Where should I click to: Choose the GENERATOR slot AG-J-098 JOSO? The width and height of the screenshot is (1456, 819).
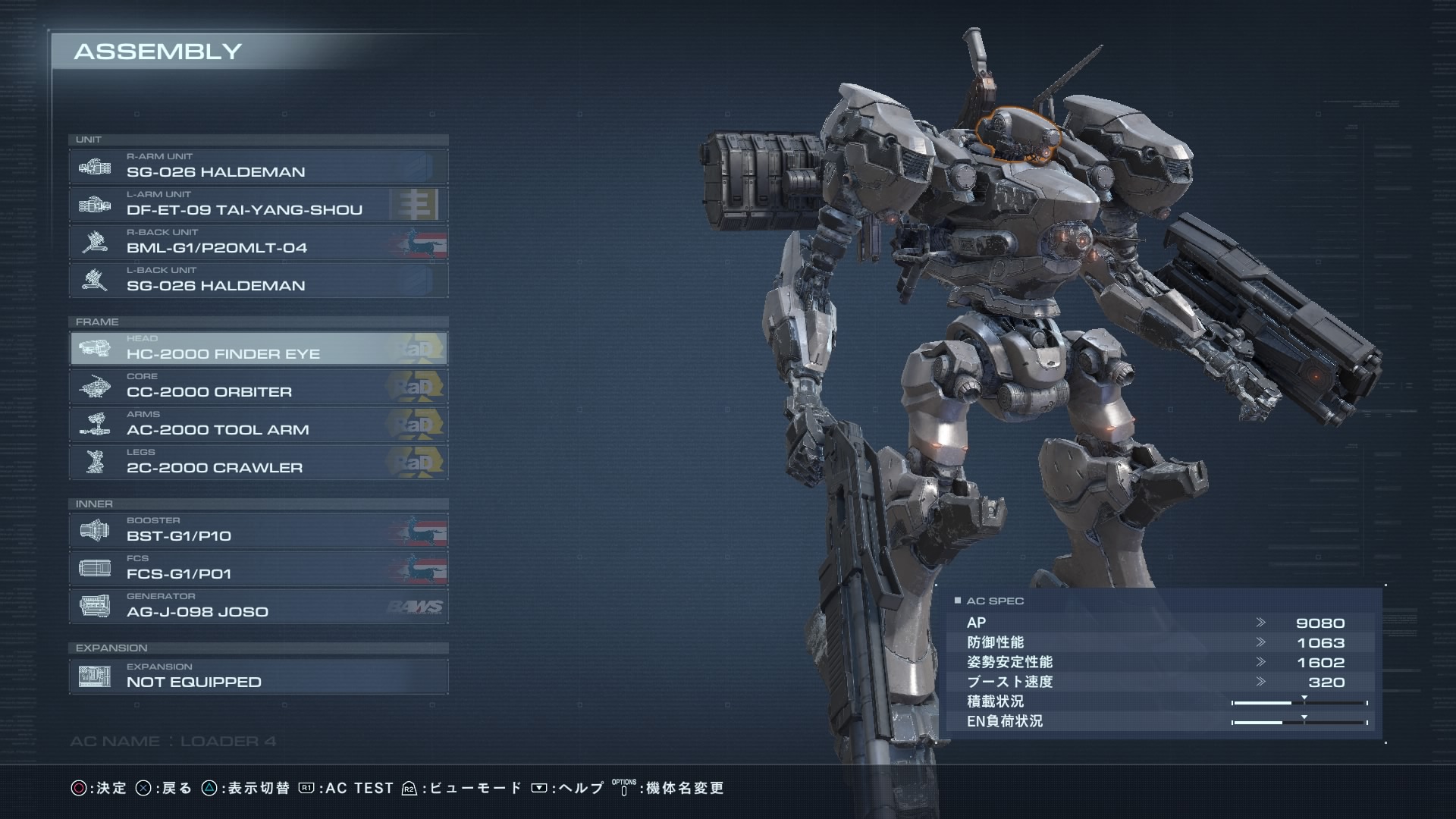258,606
